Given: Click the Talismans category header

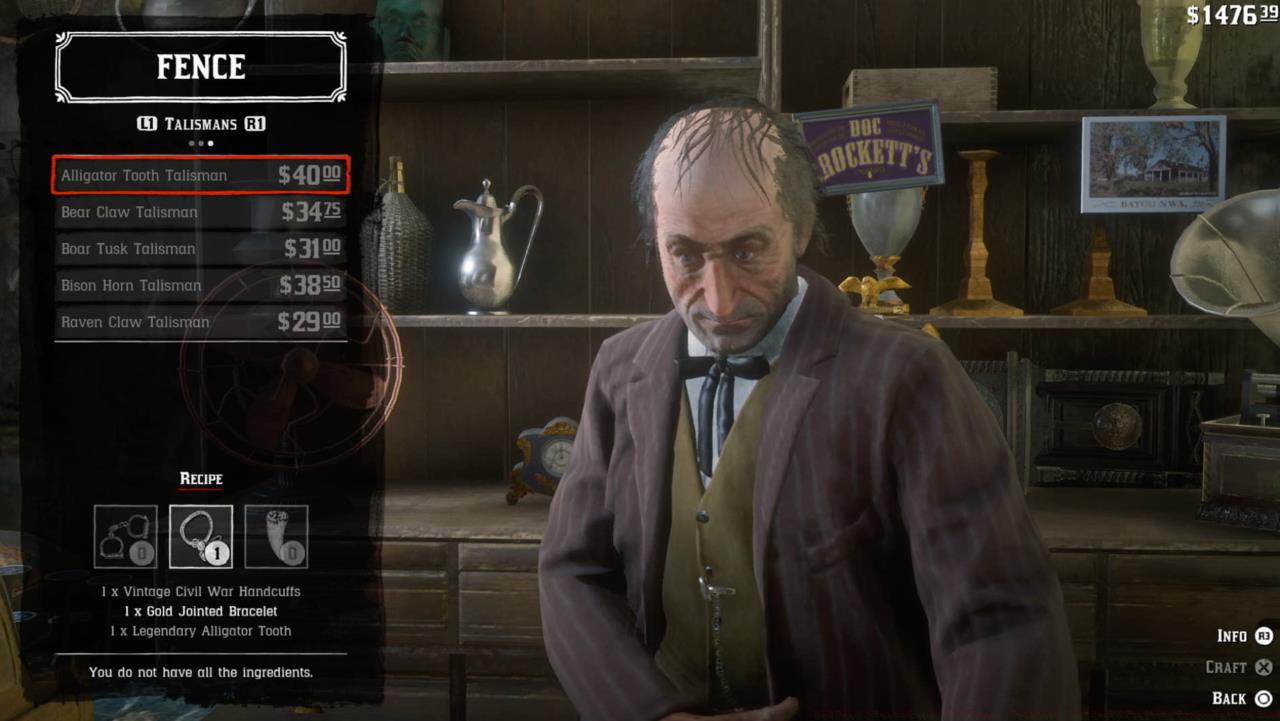Looking at the screenshot, I should click(201, 124).
